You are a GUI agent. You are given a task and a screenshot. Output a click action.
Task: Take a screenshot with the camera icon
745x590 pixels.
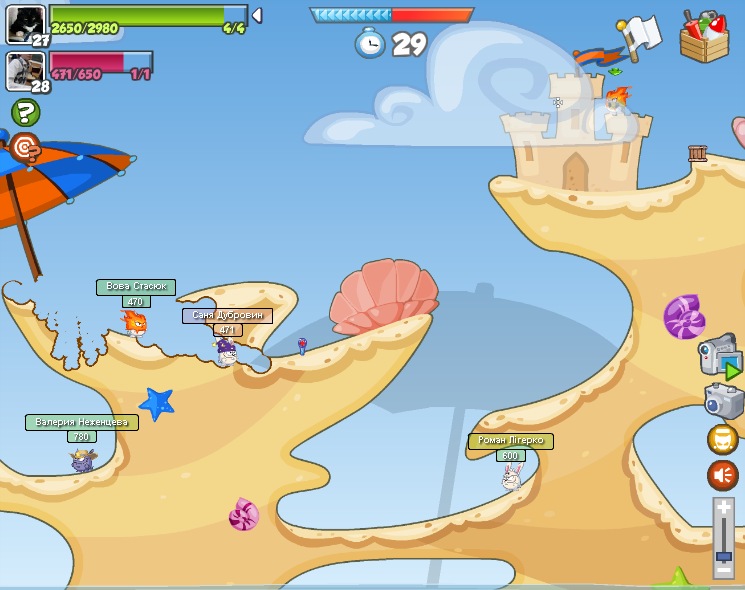coord(724,400)
